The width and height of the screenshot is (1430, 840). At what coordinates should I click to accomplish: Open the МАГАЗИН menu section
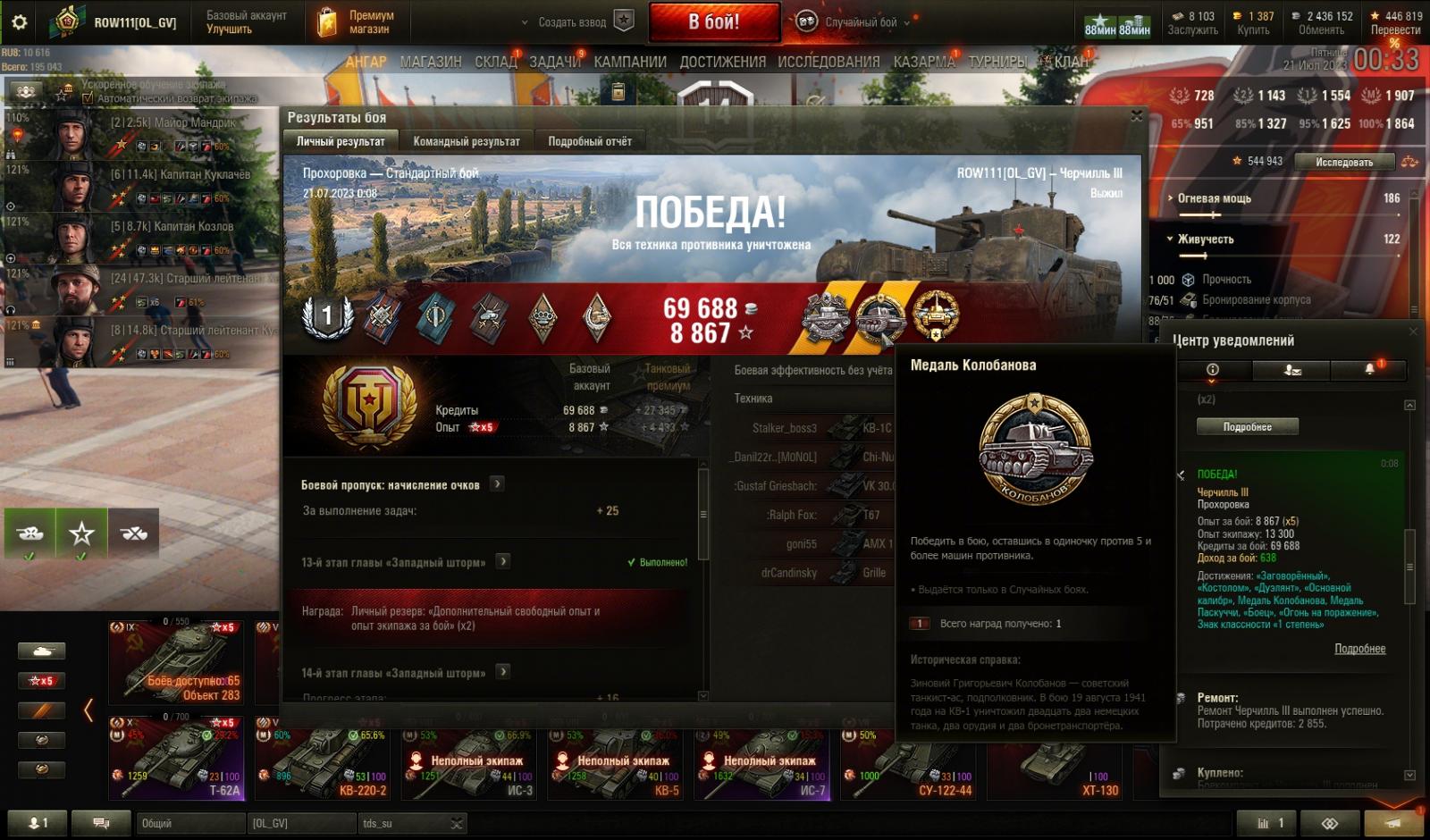pyautogui.click(x=431, y=62)
